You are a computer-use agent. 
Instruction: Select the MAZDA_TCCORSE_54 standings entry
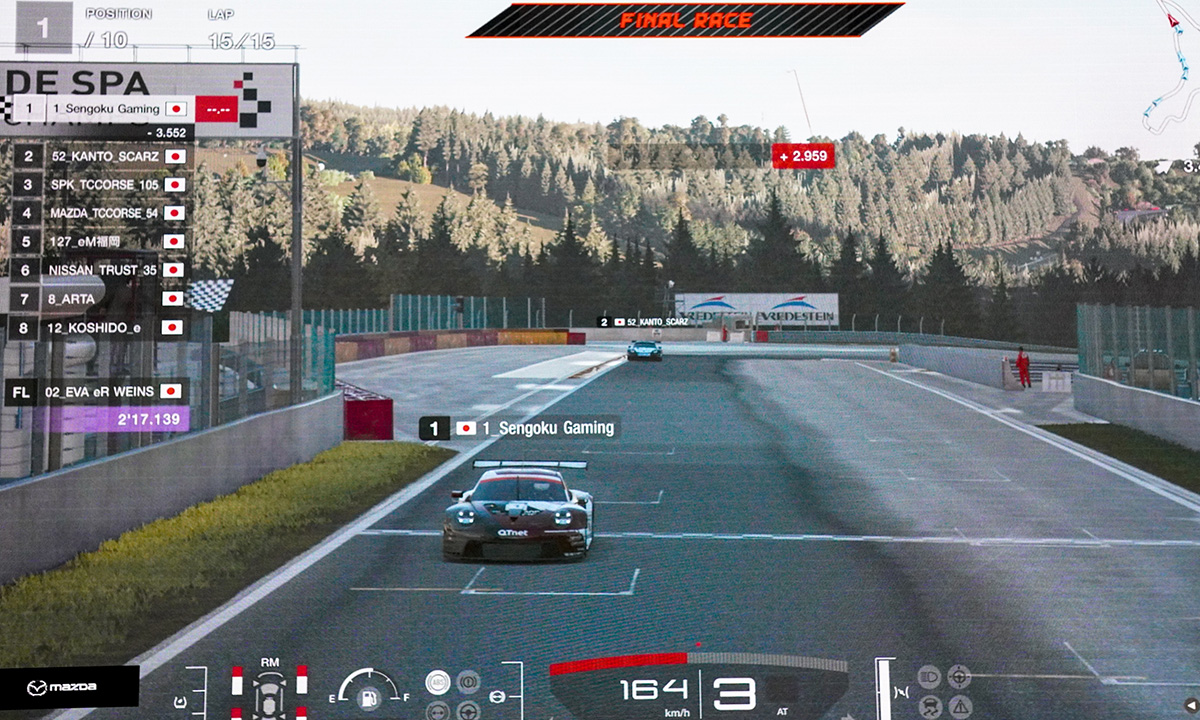(x=105, y=213)
